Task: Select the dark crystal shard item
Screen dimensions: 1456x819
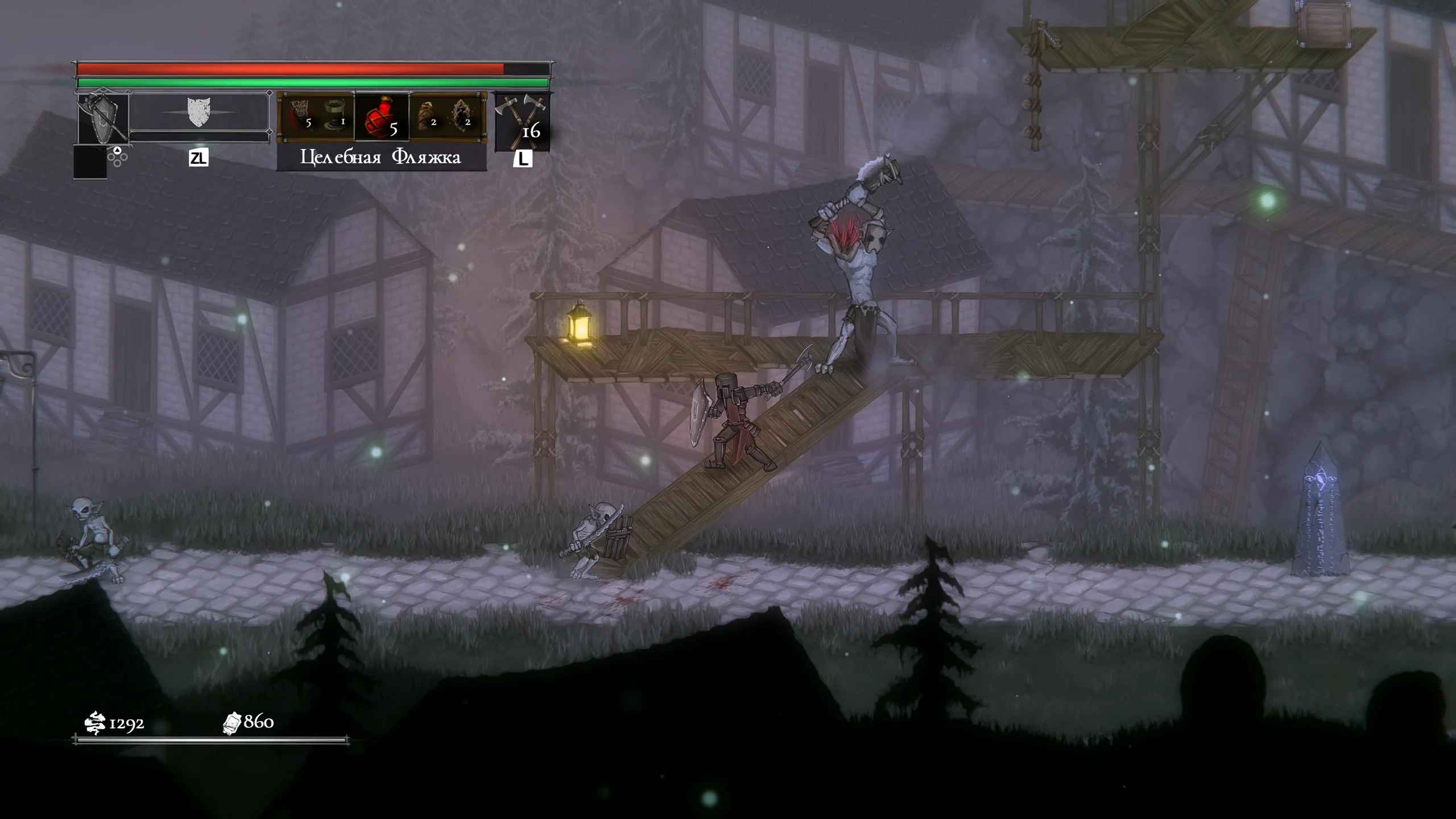Action: pos(462,114)
